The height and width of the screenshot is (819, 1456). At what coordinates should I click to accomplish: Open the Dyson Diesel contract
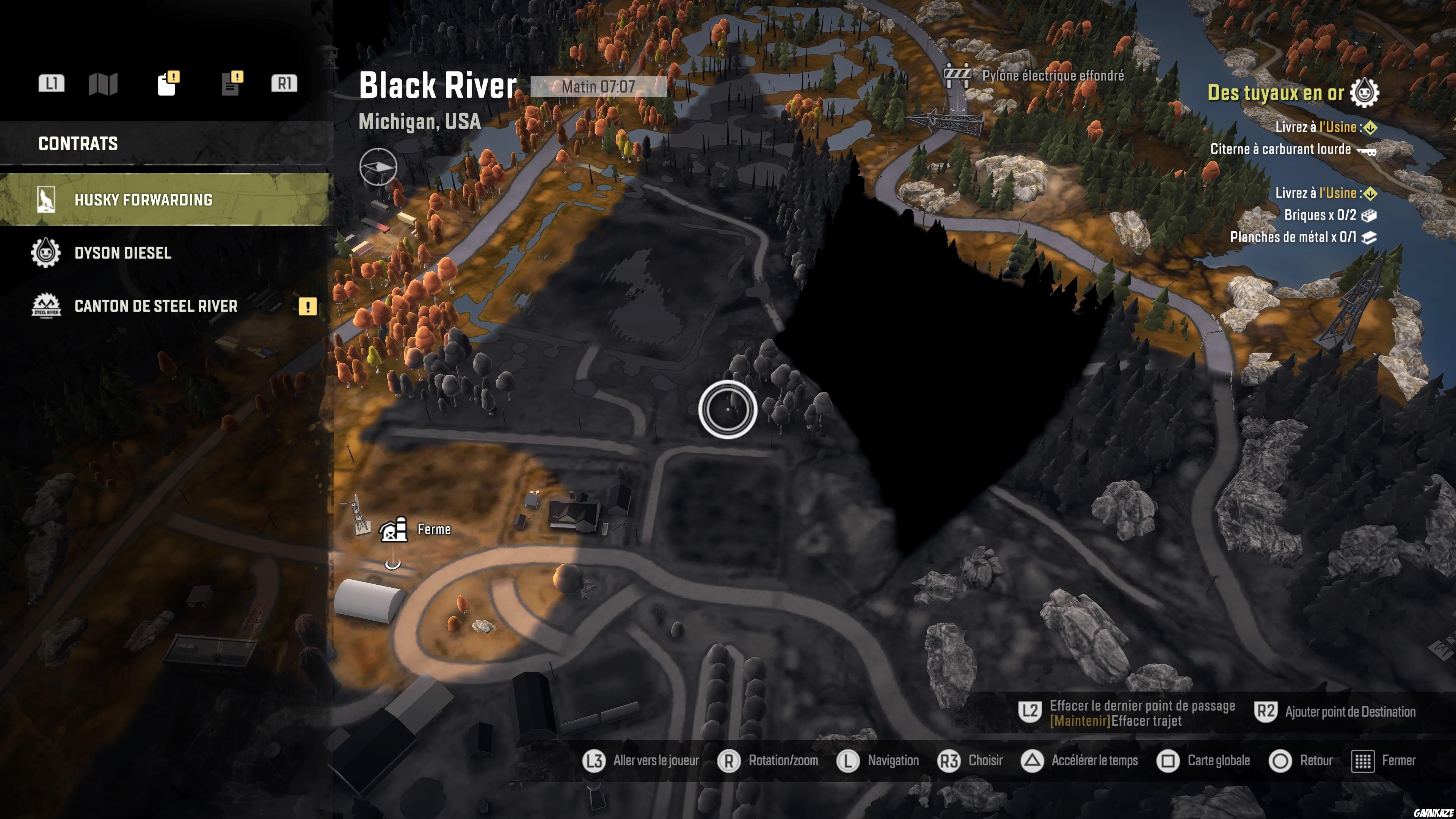(x=122, y=253)
